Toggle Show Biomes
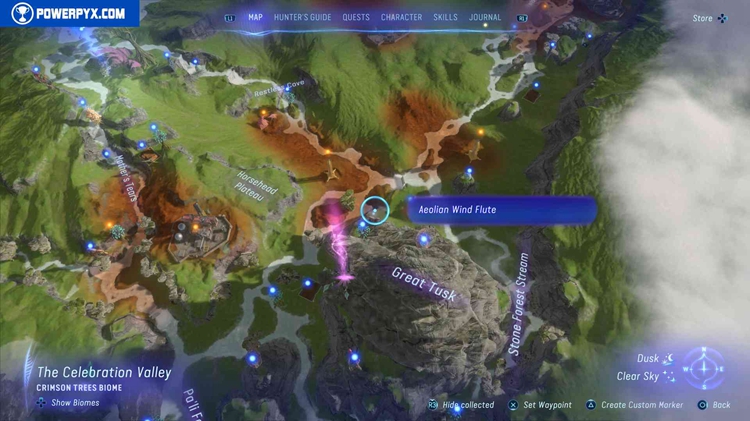 (x=68, y=403)
